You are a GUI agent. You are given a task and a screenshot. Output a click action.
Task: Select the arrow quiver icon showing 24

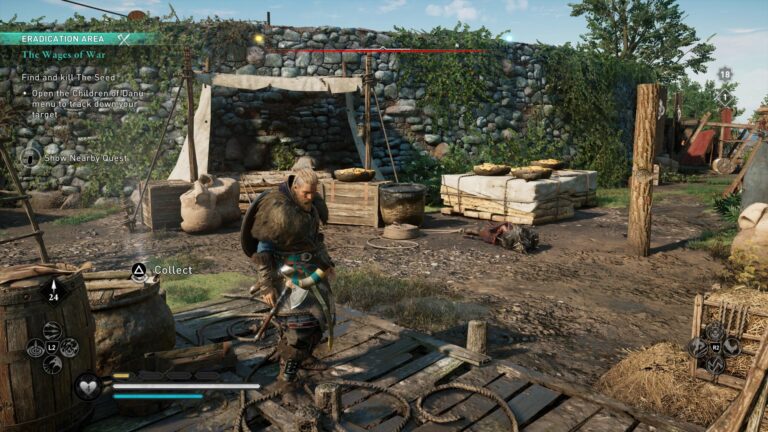coord(53,290)
